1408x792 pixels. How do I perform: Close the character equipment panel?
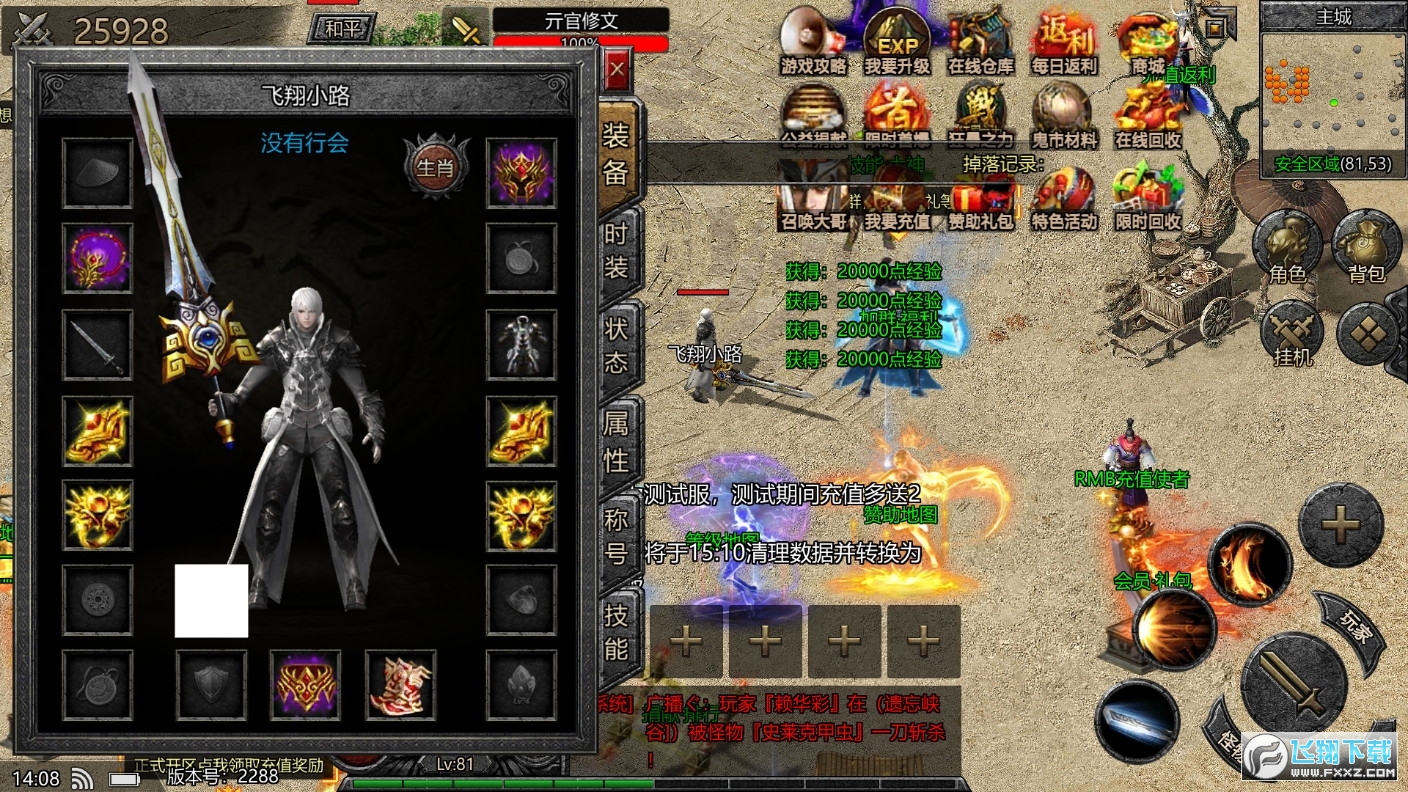point(617,71)
